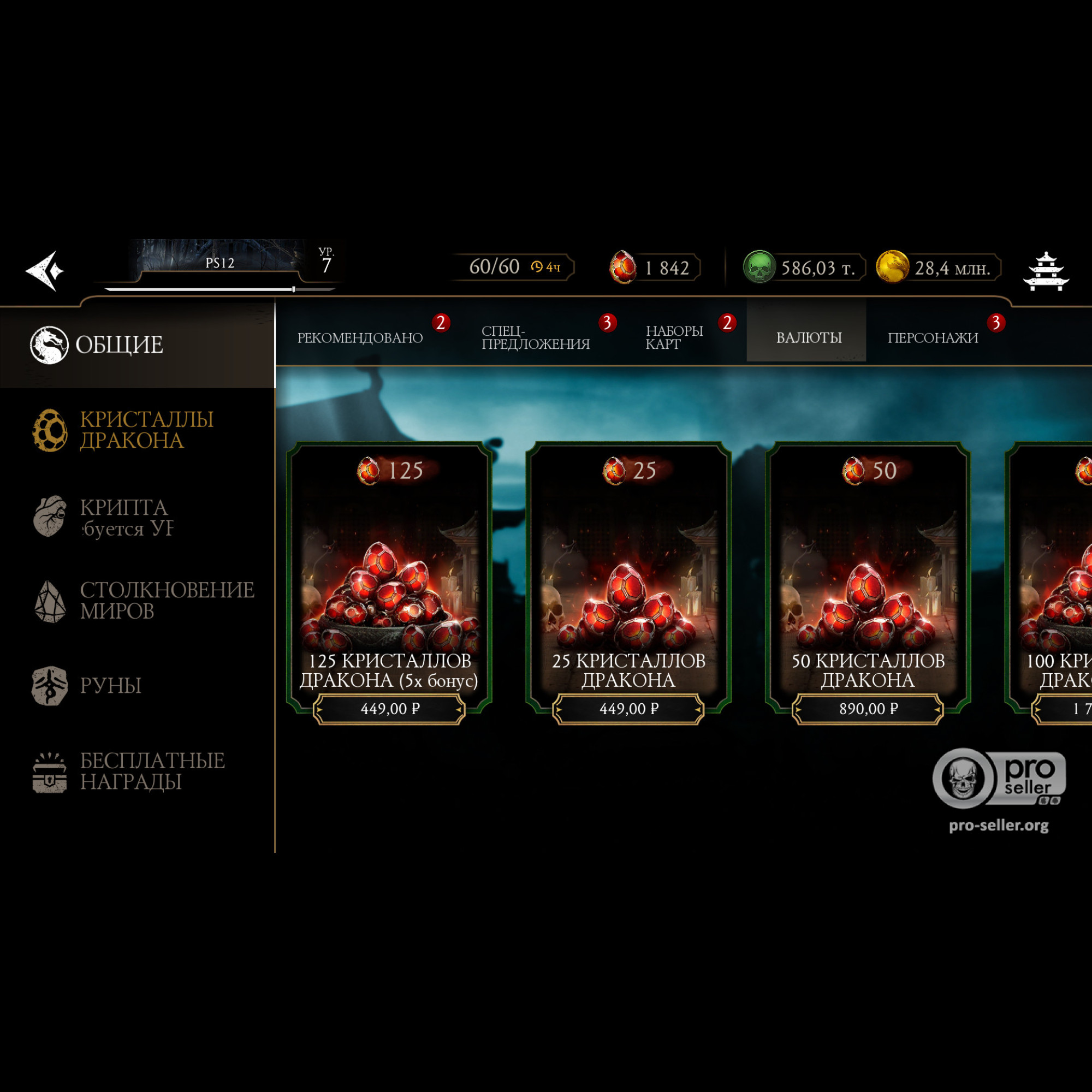Open the КРИСТАЛЛЫ ДРАКОНА category

[x=146, y=430]
